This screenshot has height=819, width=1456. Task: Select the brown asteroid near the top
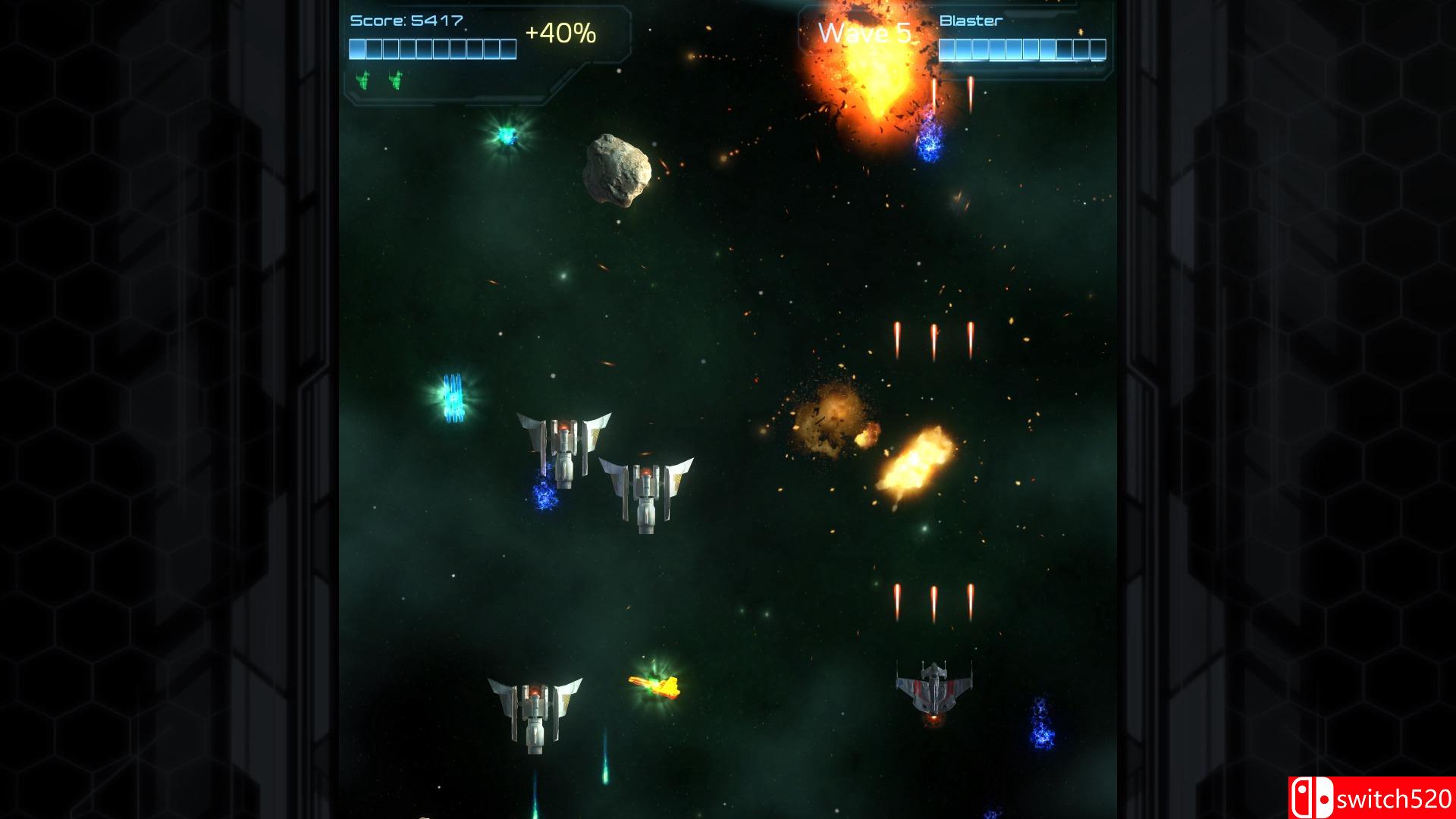(x=614, y=168)
